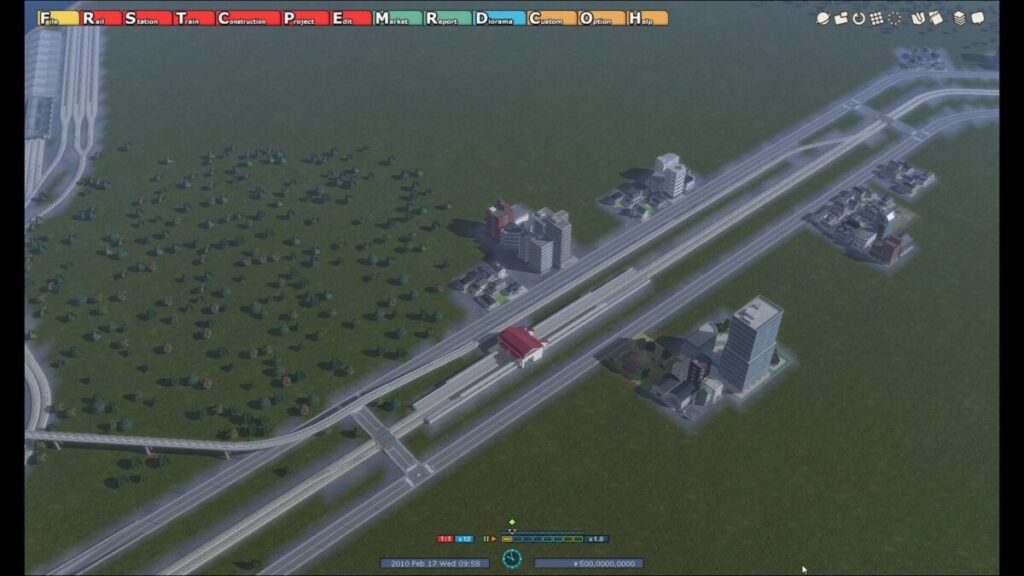Open the Help menu
This screenshot has height=576, width=1024.
[x=648, y=18]
